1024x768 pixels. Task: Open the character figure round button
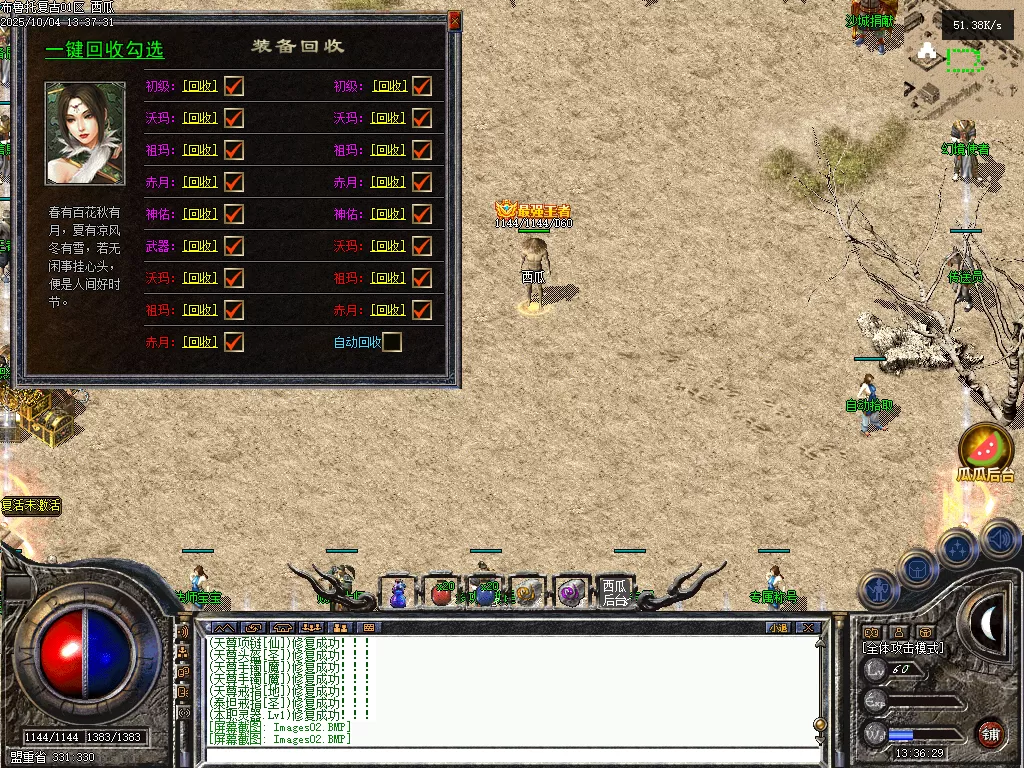879,589
